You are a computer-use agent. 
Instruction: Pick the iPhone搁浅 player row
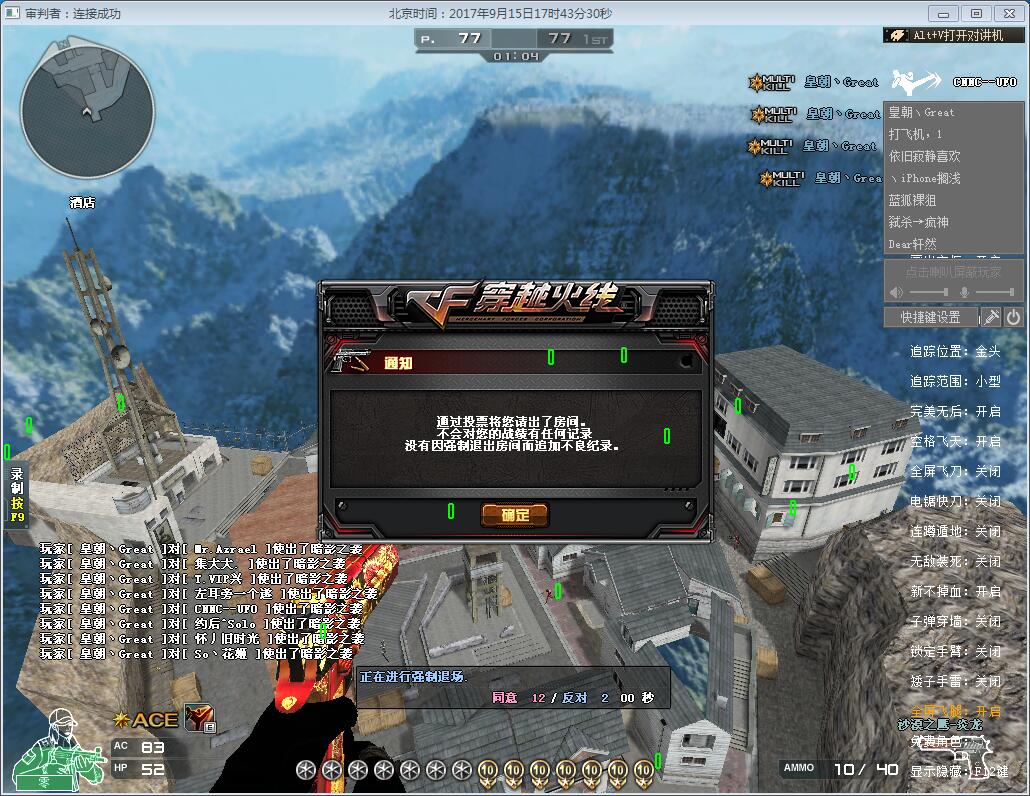(925, 178)
